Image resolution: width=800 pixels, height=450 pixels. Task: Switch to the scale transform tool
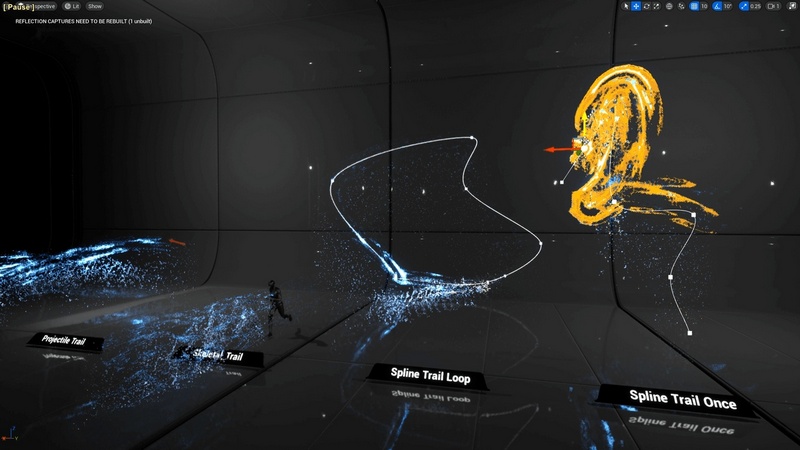click(x=659, y=6)
